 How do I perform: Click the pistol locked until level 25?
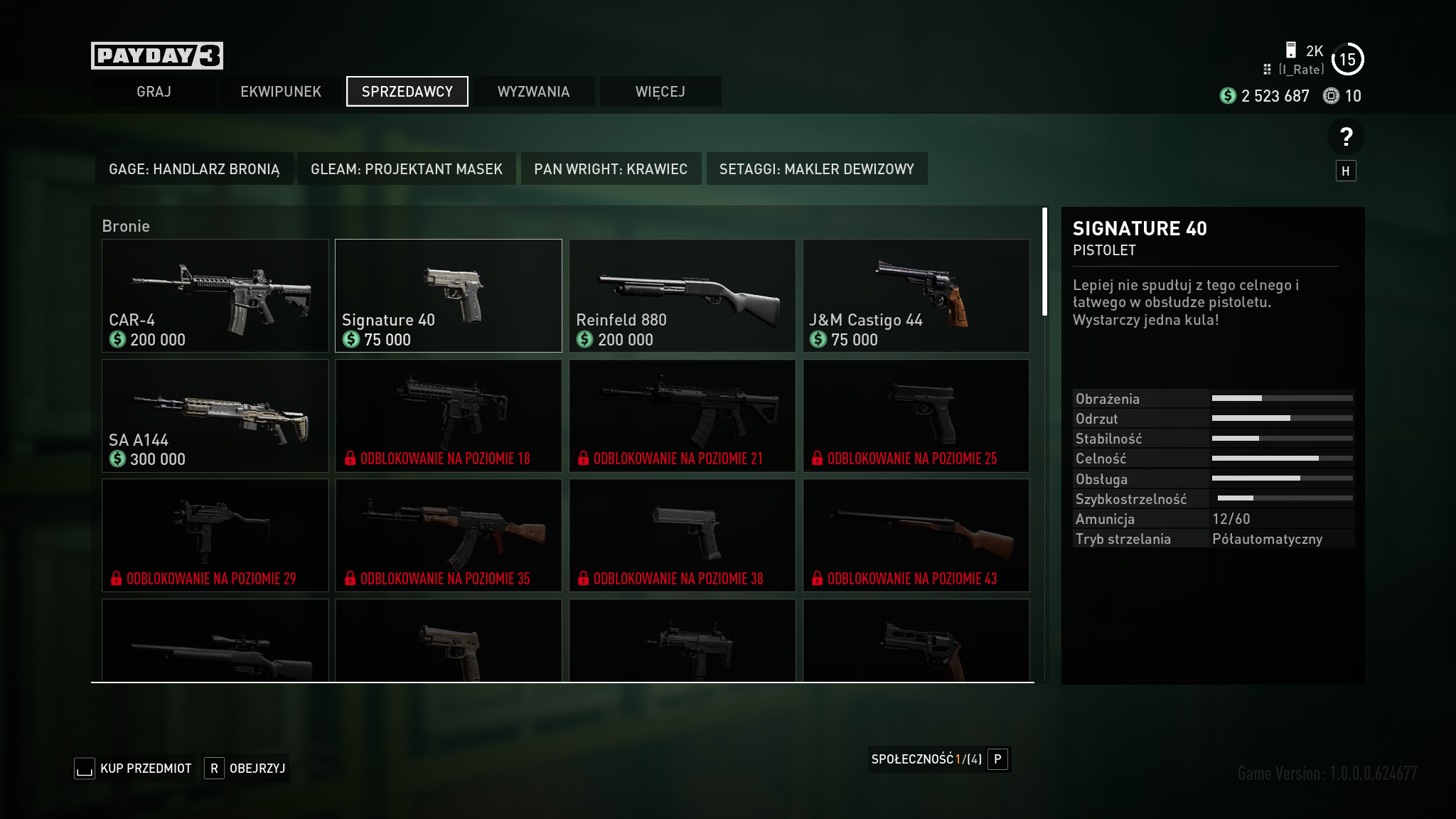916,416
